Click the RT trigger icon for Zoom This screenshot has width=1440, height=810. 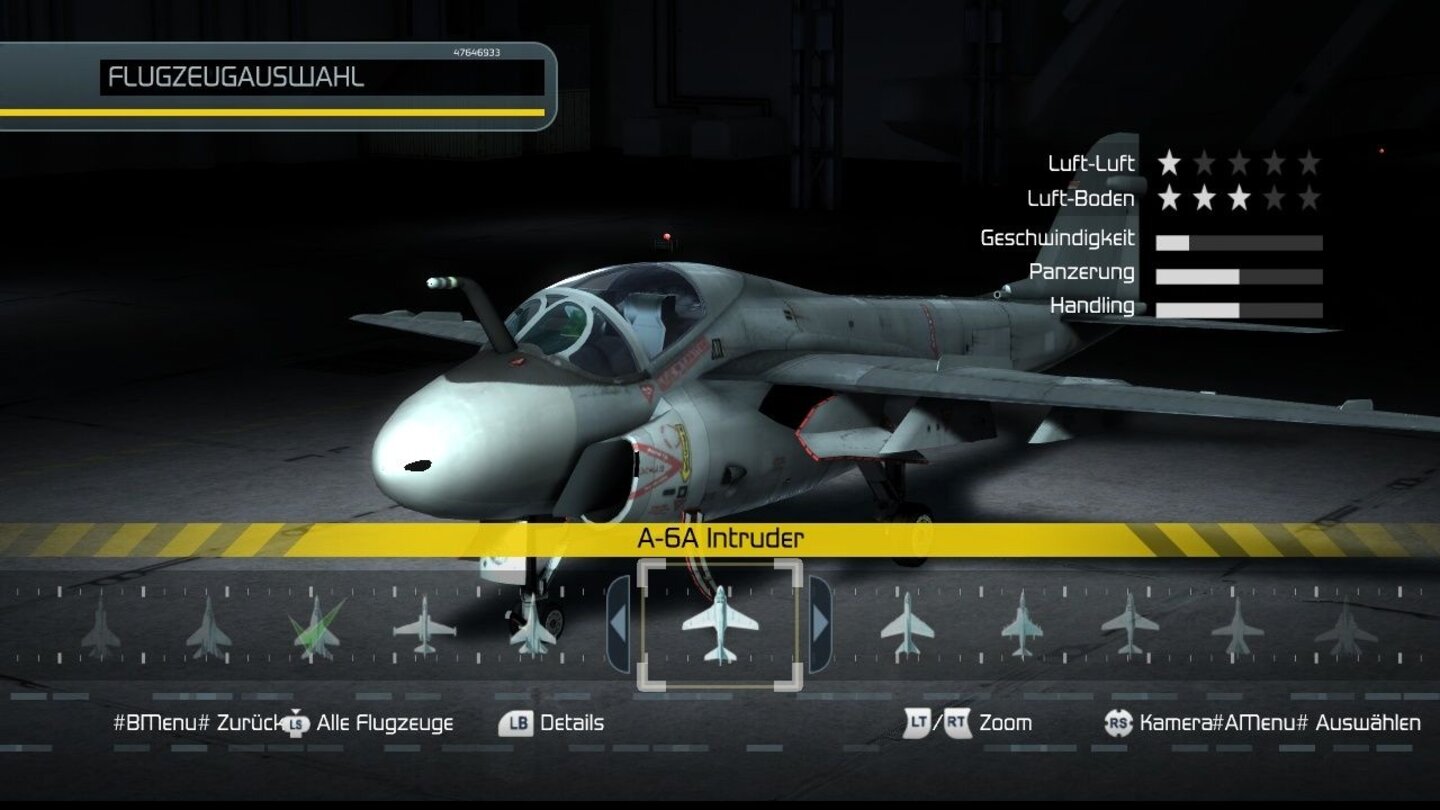[957, 722]
